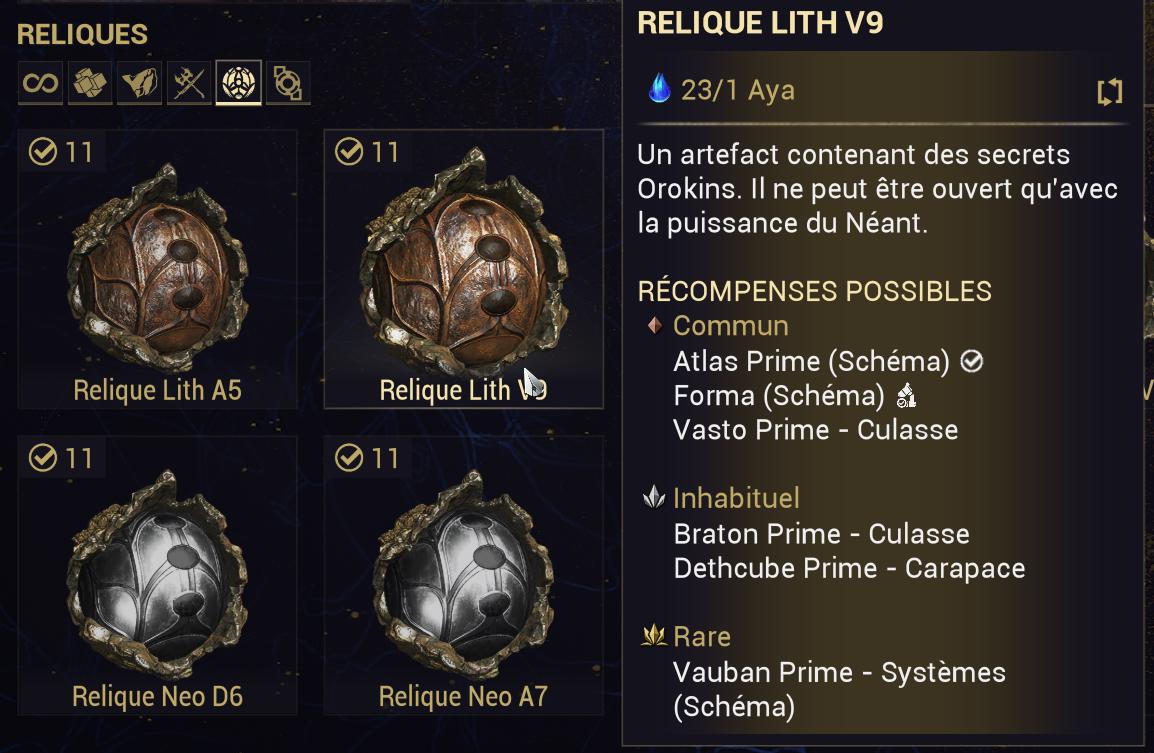Choose the Relique Lith V9 relic
This screenshot has height=753, width=1154.
[463, 270]
